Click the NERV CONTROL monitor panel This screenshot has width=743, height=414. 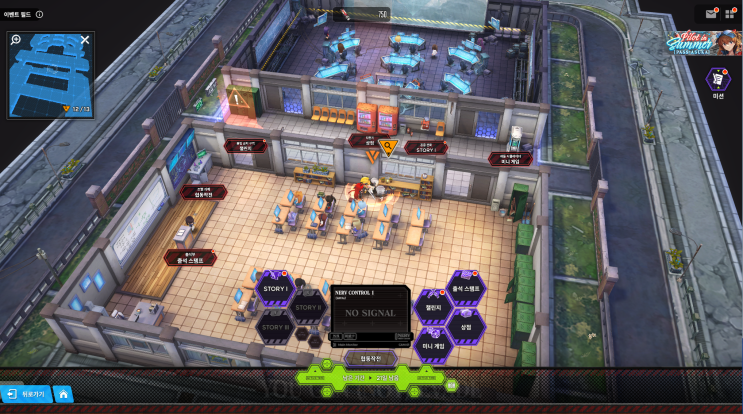click(370, 313)
